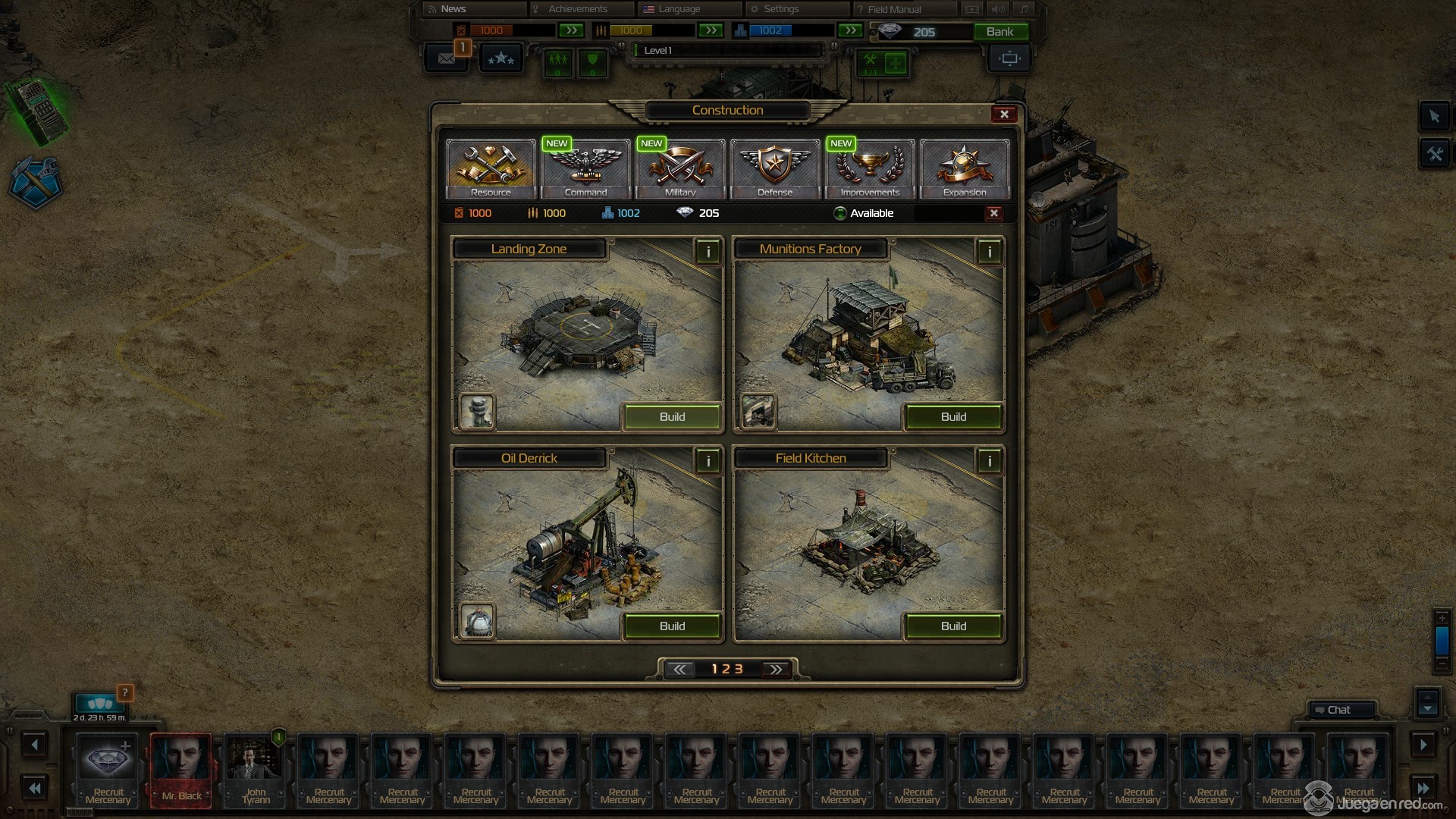Open the Settings menu

pyautogui.click(x=780, y=9)
